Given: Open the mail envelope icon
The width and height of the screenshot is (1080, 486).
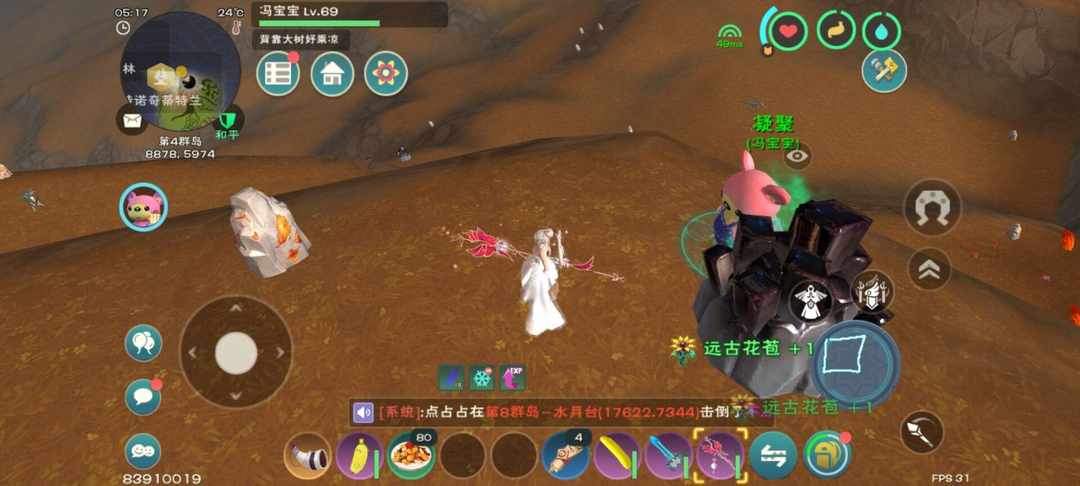Looking at the screenshot, I should 132,120.
